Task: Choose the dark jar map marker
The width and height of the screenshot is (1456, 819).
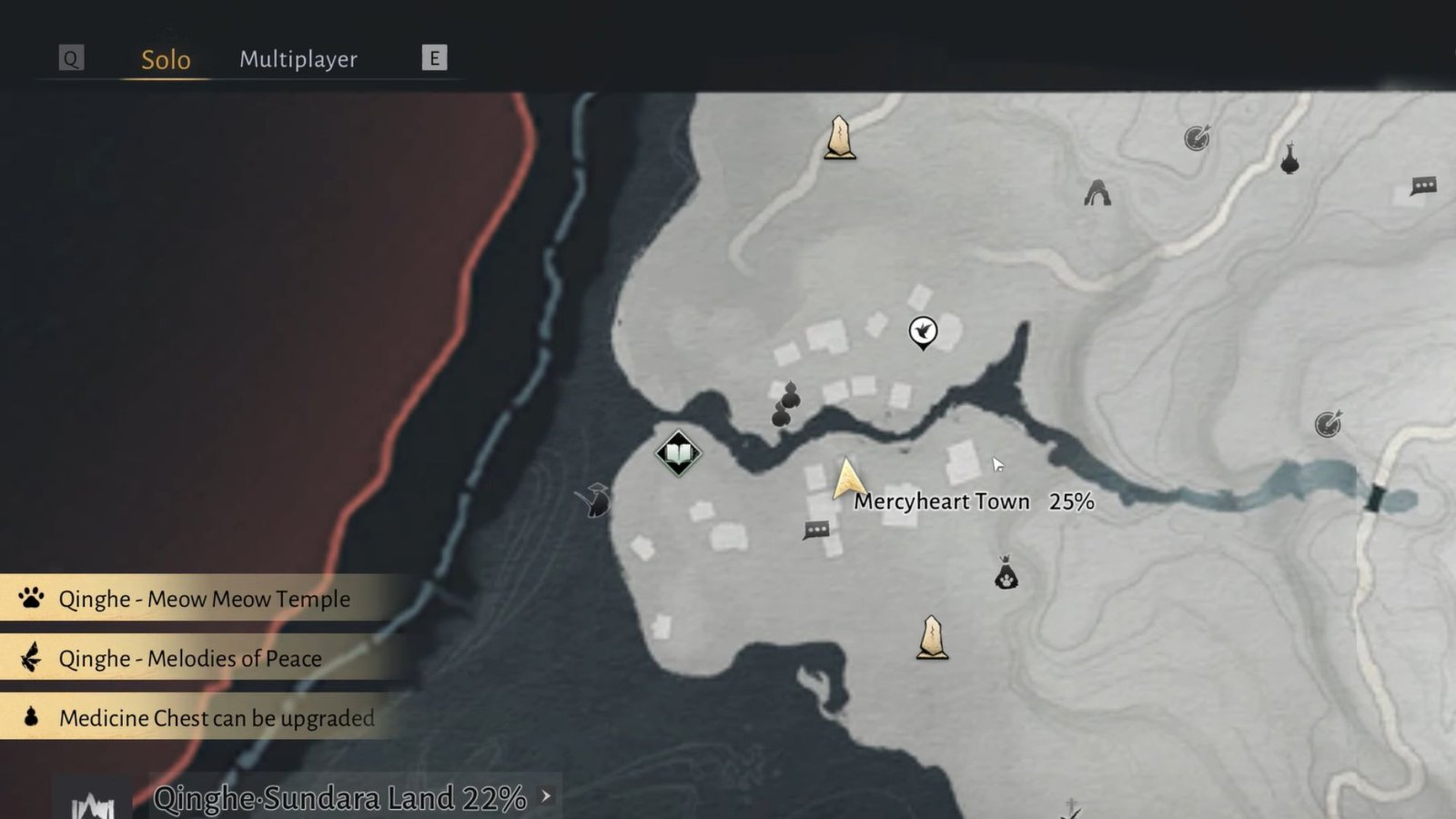Action: coord(1289,160)
